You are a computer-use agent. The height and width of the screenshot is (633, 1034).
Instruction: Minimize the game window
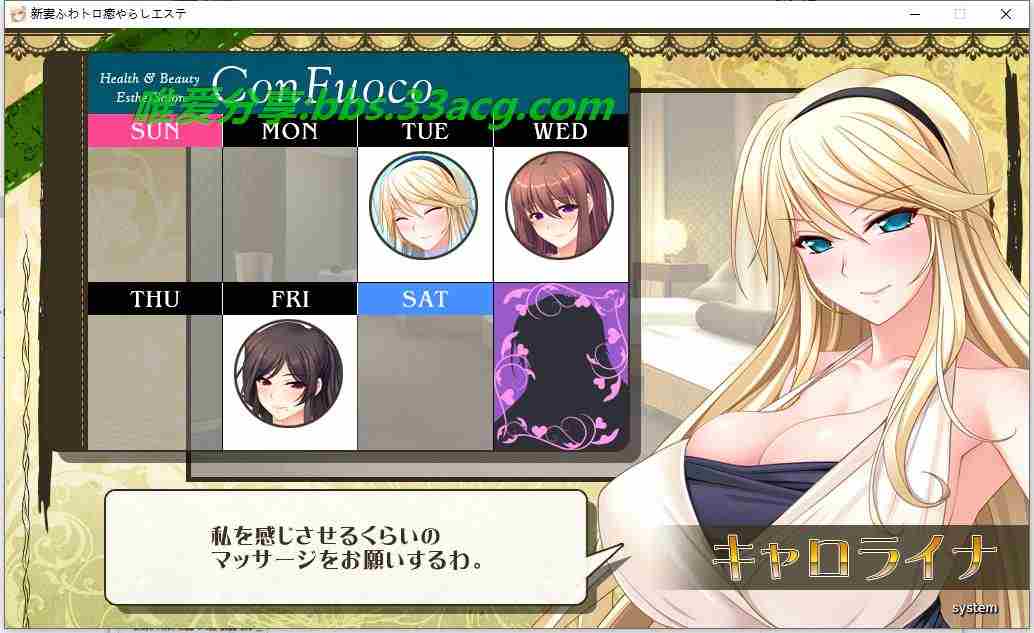point(915,14)
